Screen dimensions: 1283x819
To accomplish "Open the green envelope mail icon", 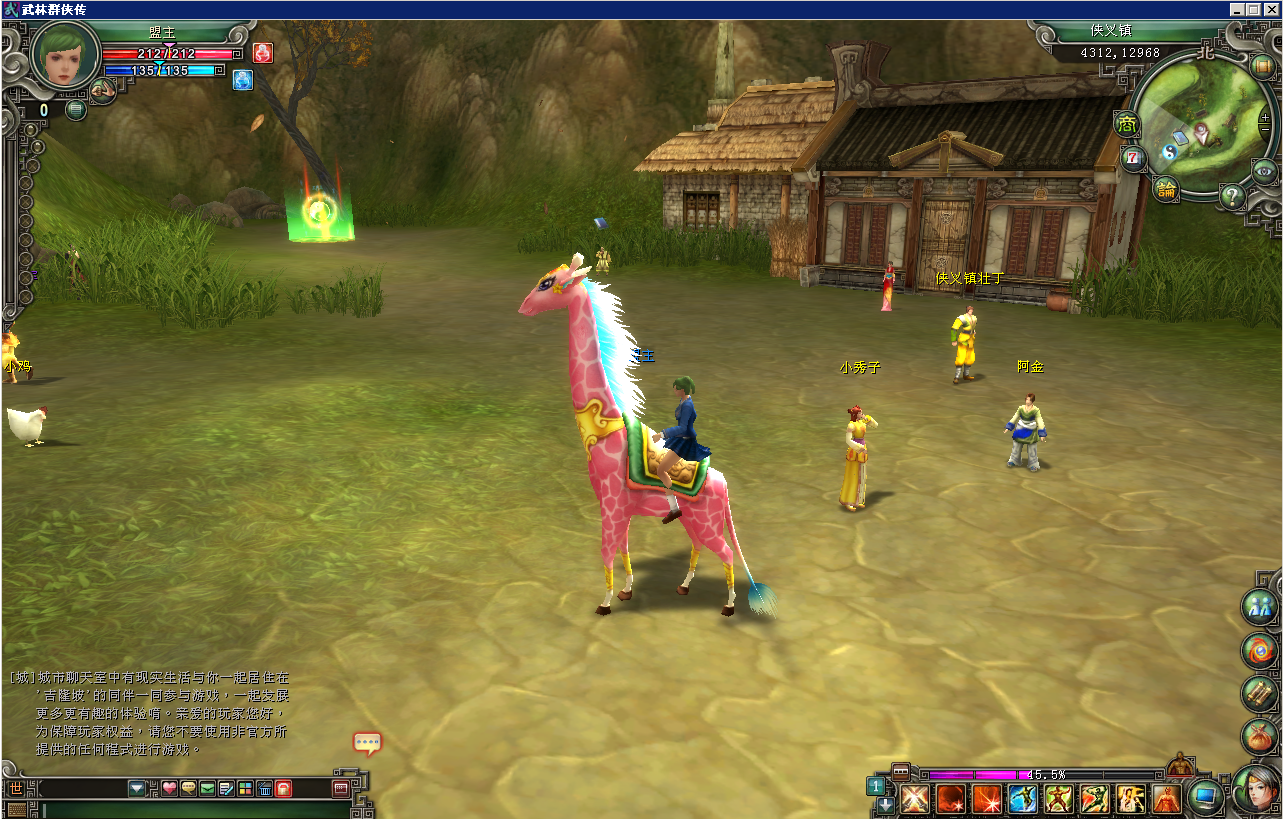I will 207,788.
